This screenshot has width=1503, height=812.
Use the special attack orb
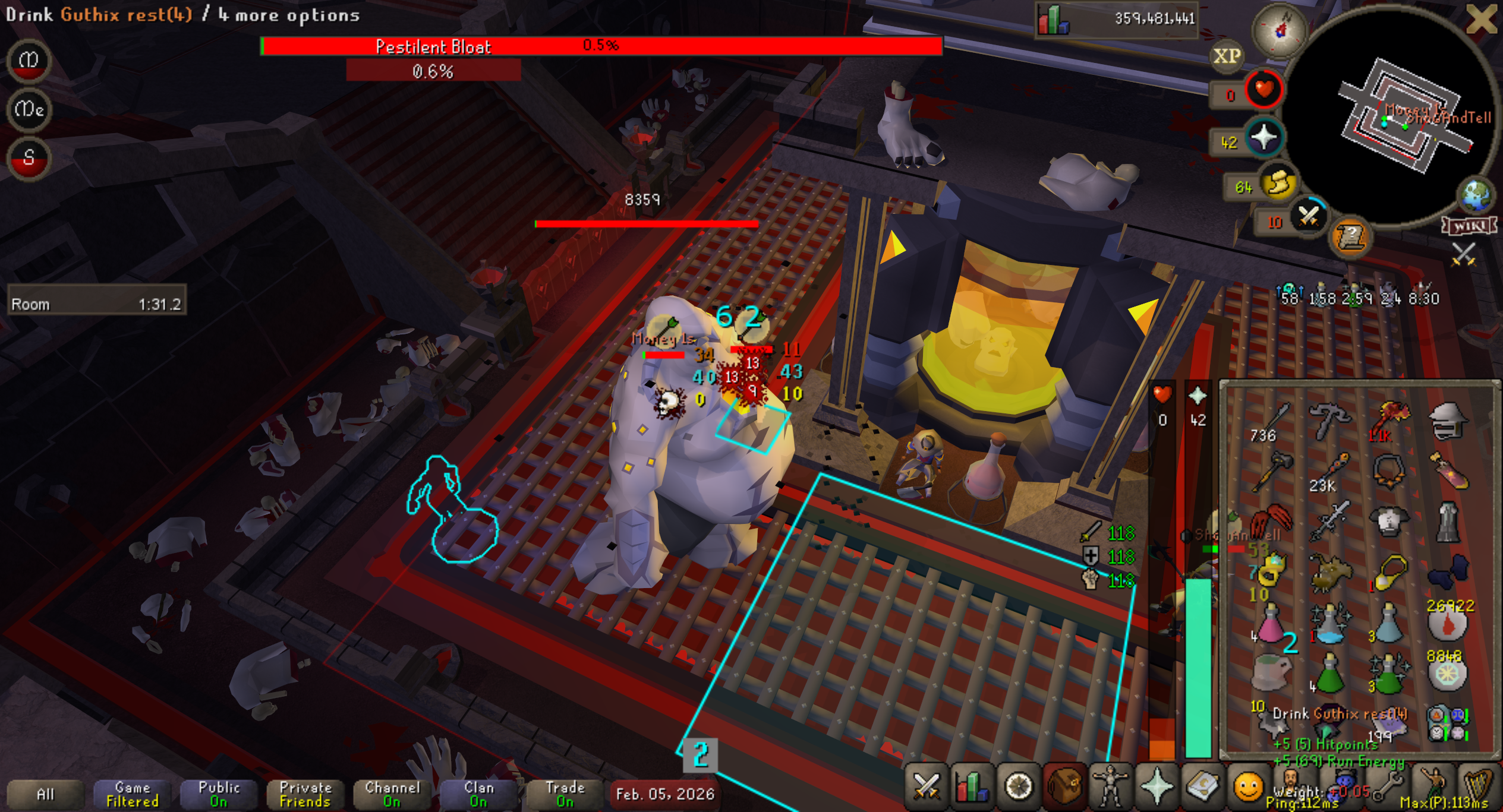[x=1308, y=217]
